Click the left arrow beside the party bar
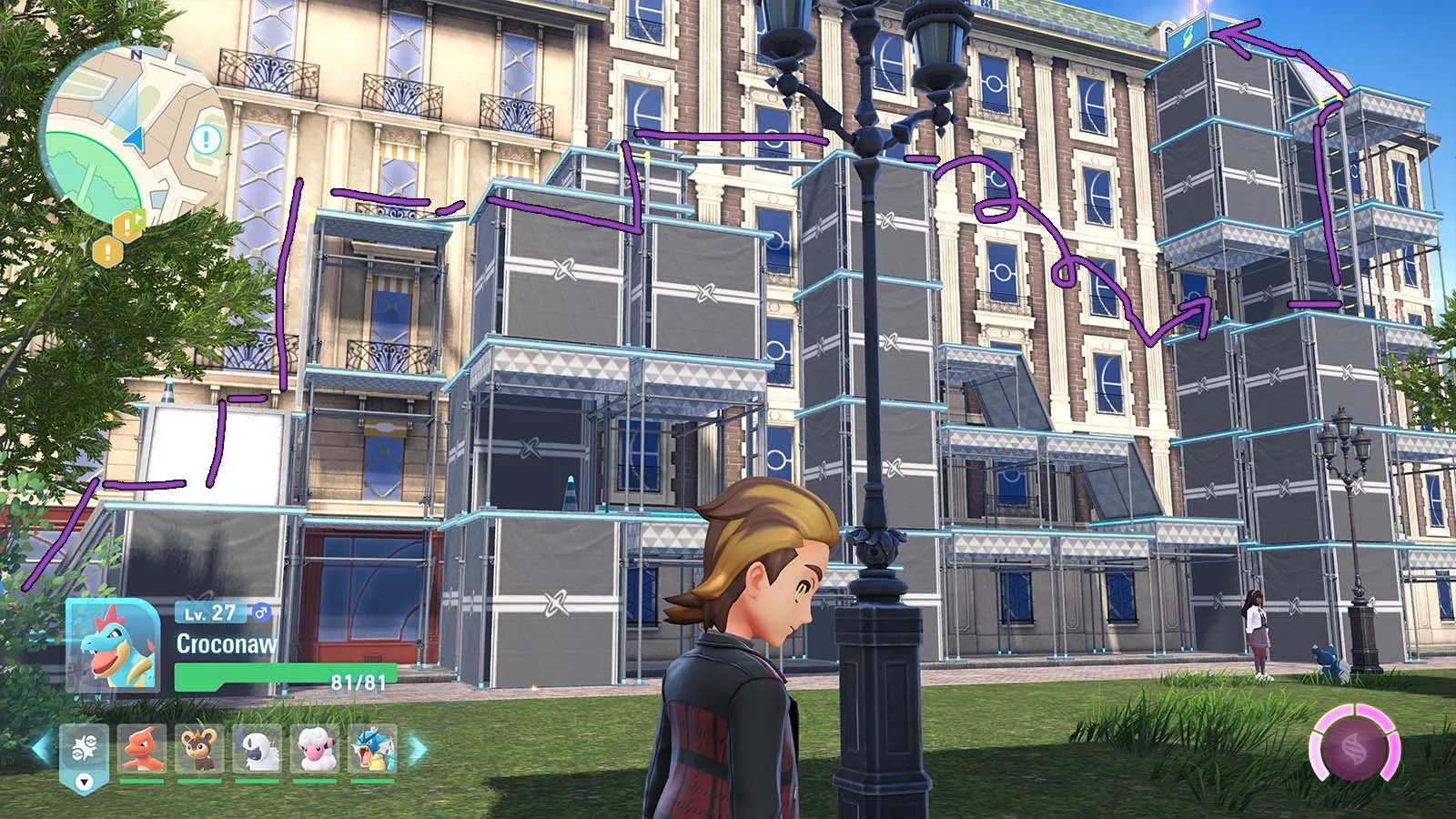1456x819 pixels. [x=41, y=750]
